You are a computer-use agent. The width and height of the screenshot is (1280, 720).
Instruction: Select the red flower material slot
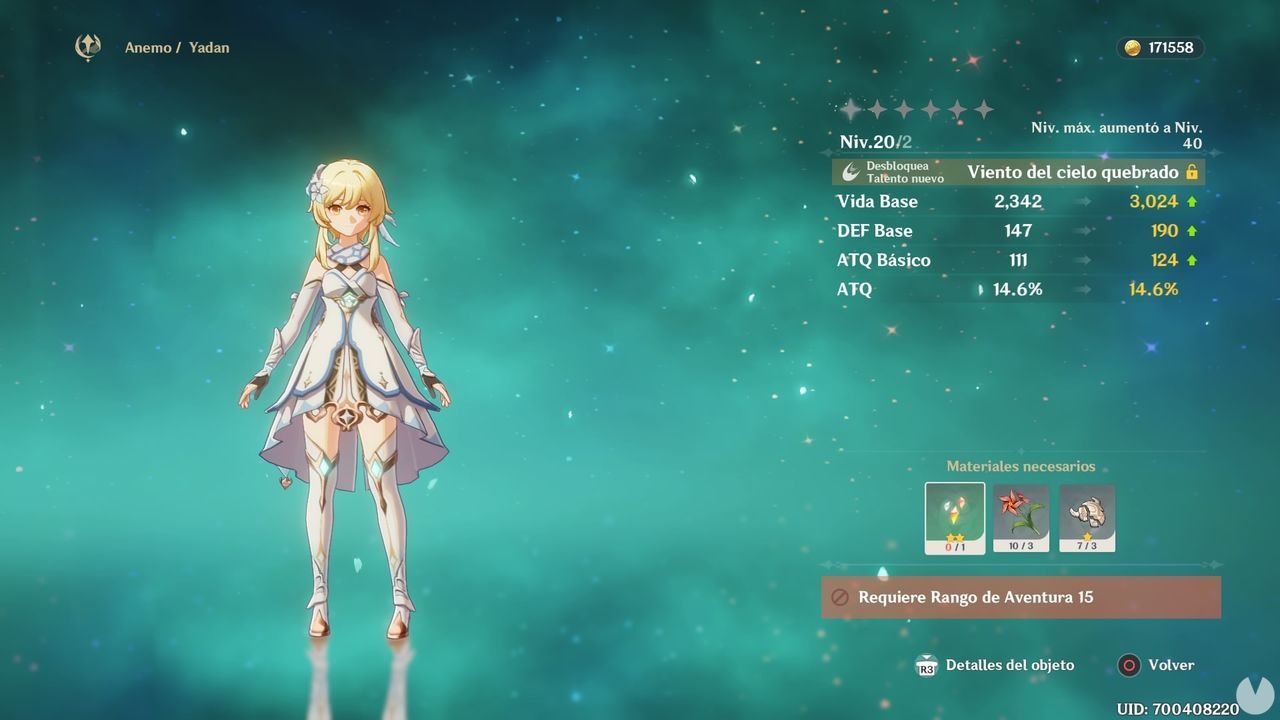(1021, 518)
